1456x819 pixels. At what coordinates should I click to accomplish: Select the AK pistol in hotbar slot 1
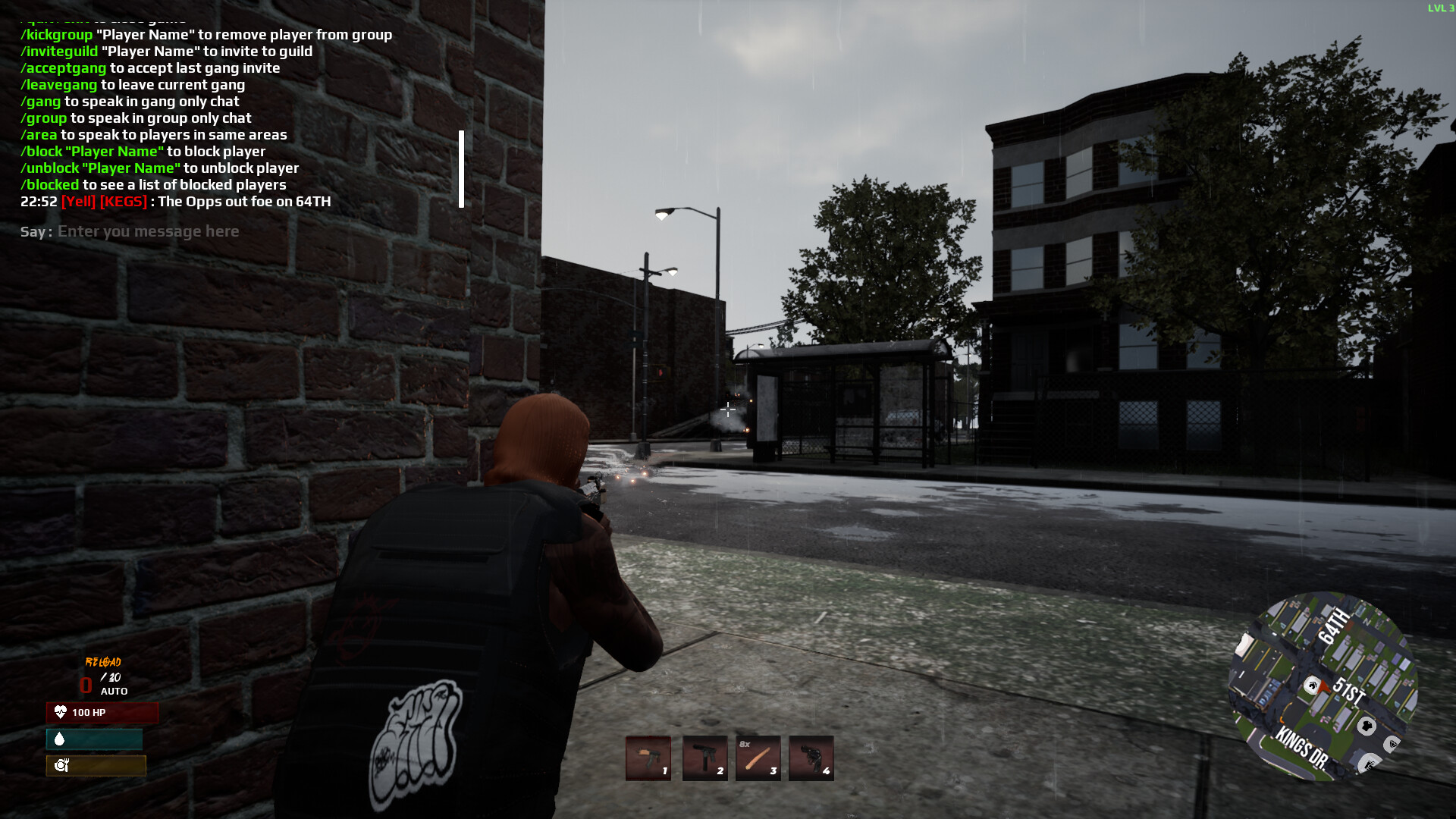point(648,758)
